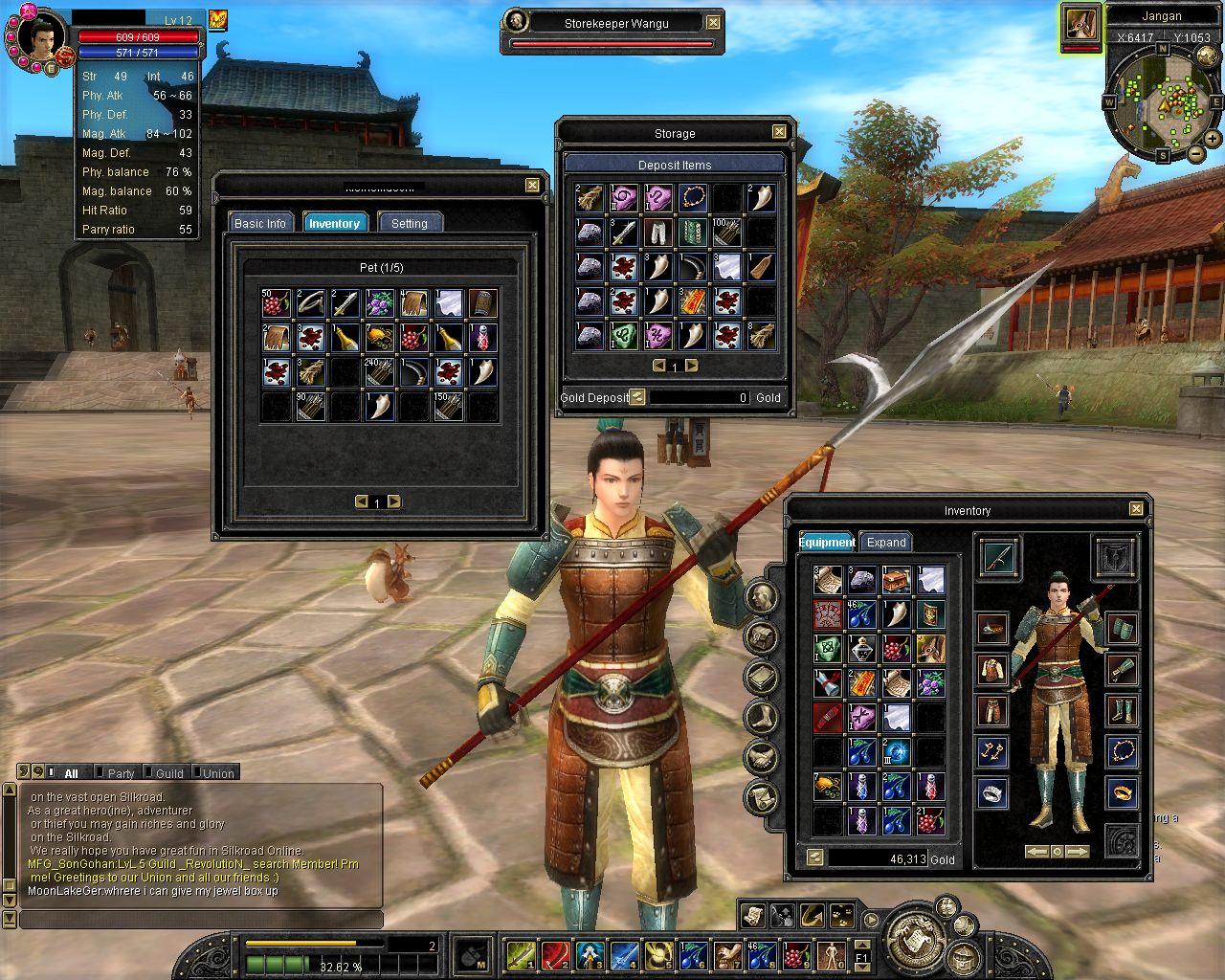The height and width of the screenshot is (980, 1225).
Task: Switch to the Expand tab in Inventory
Action: [x=885, y=542]
